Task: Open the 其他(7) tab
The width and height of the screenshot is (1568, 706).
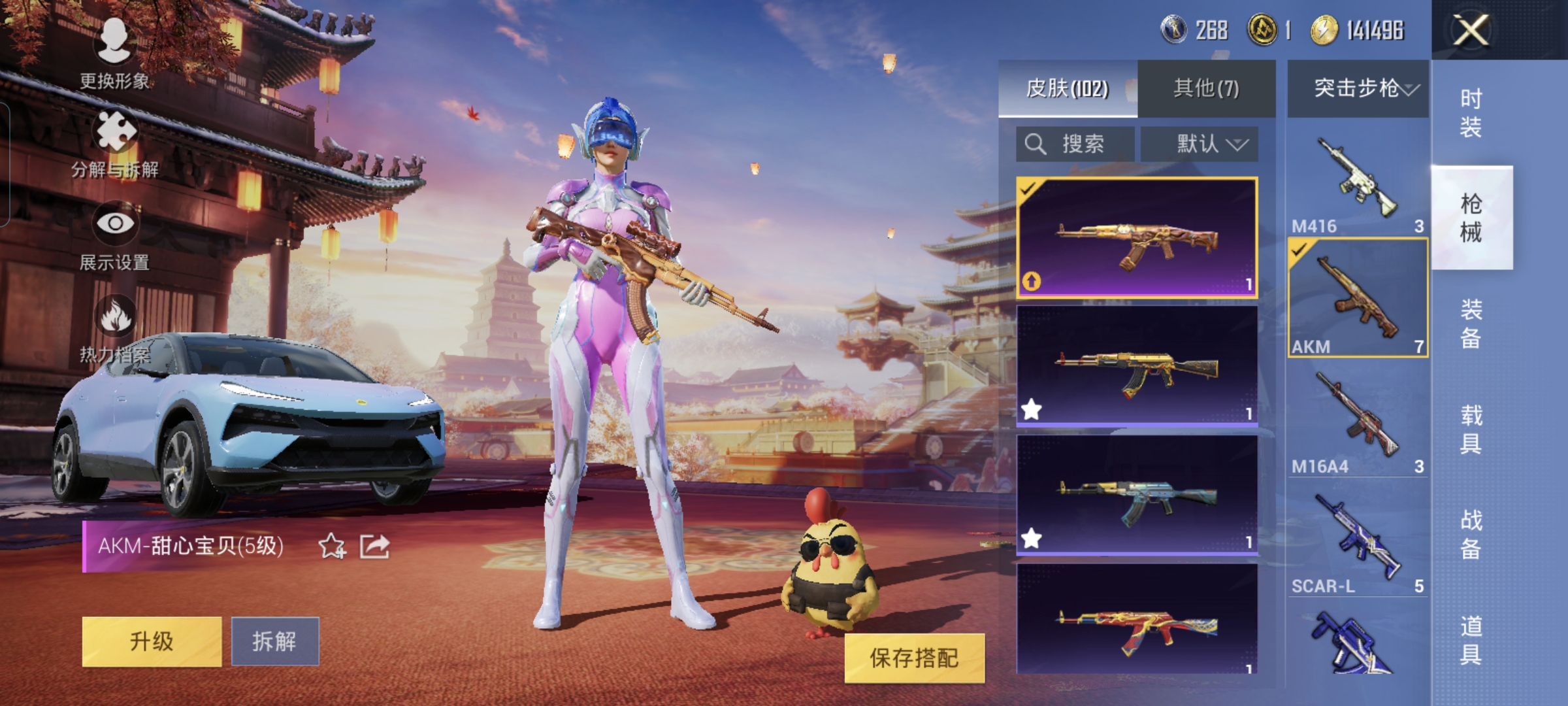Action: point(1206,88)
